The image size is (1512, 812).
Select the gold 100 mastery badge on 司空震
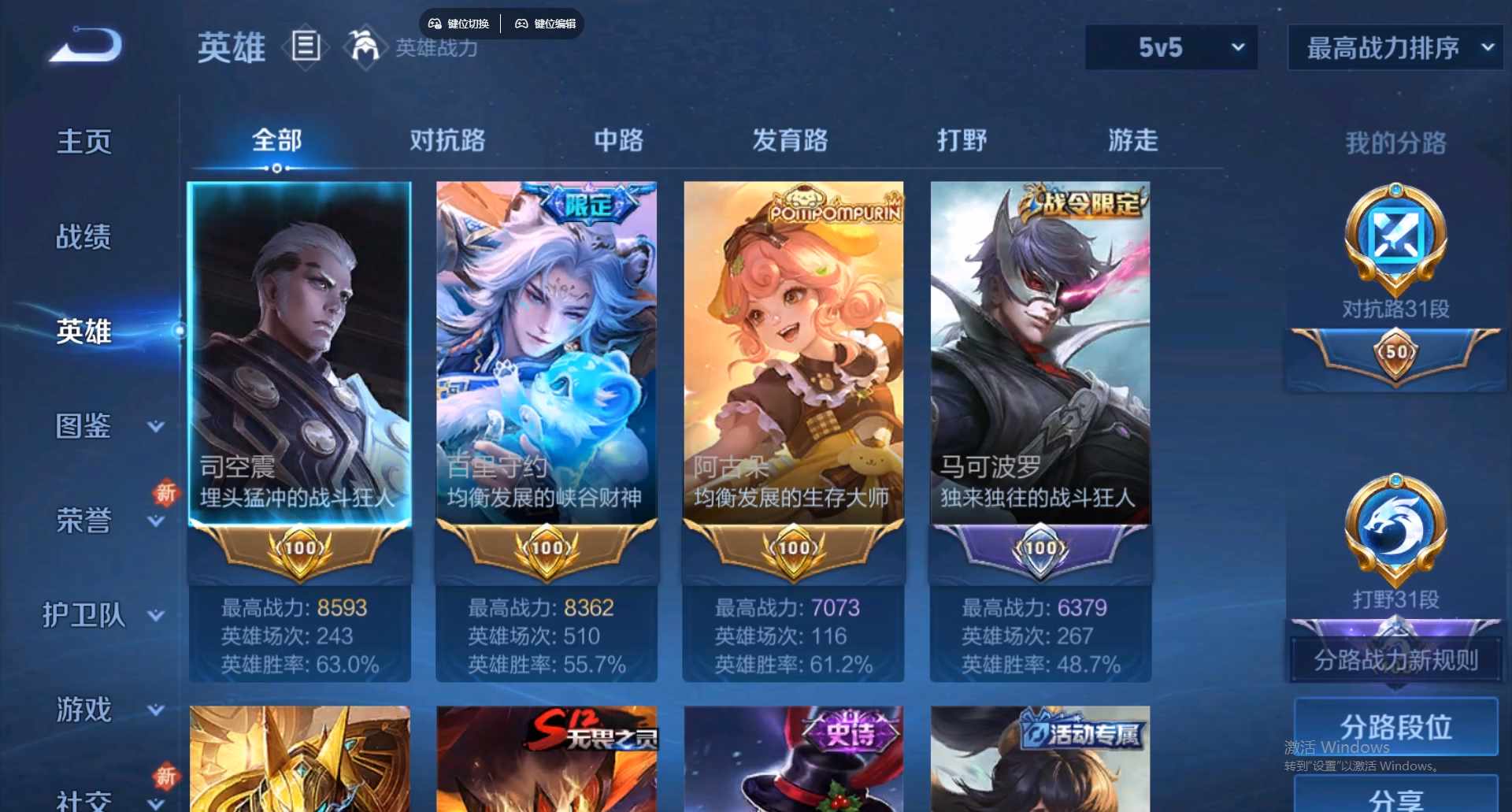[x=299, y=548]
